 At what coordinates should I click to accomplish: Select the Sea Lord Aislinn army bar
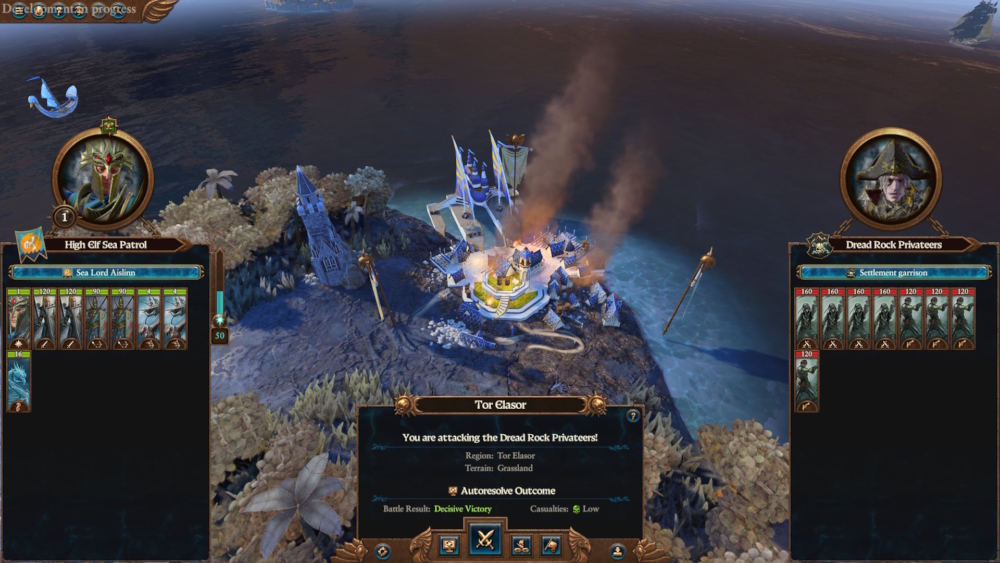107,272
